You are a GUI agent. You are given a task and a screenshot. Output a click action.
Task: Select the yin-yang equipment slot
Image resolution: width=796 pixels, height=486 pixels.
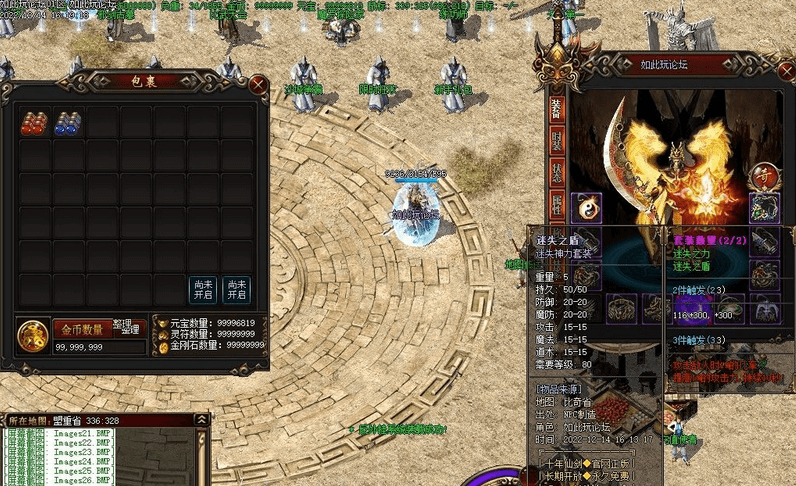(586, 207)
